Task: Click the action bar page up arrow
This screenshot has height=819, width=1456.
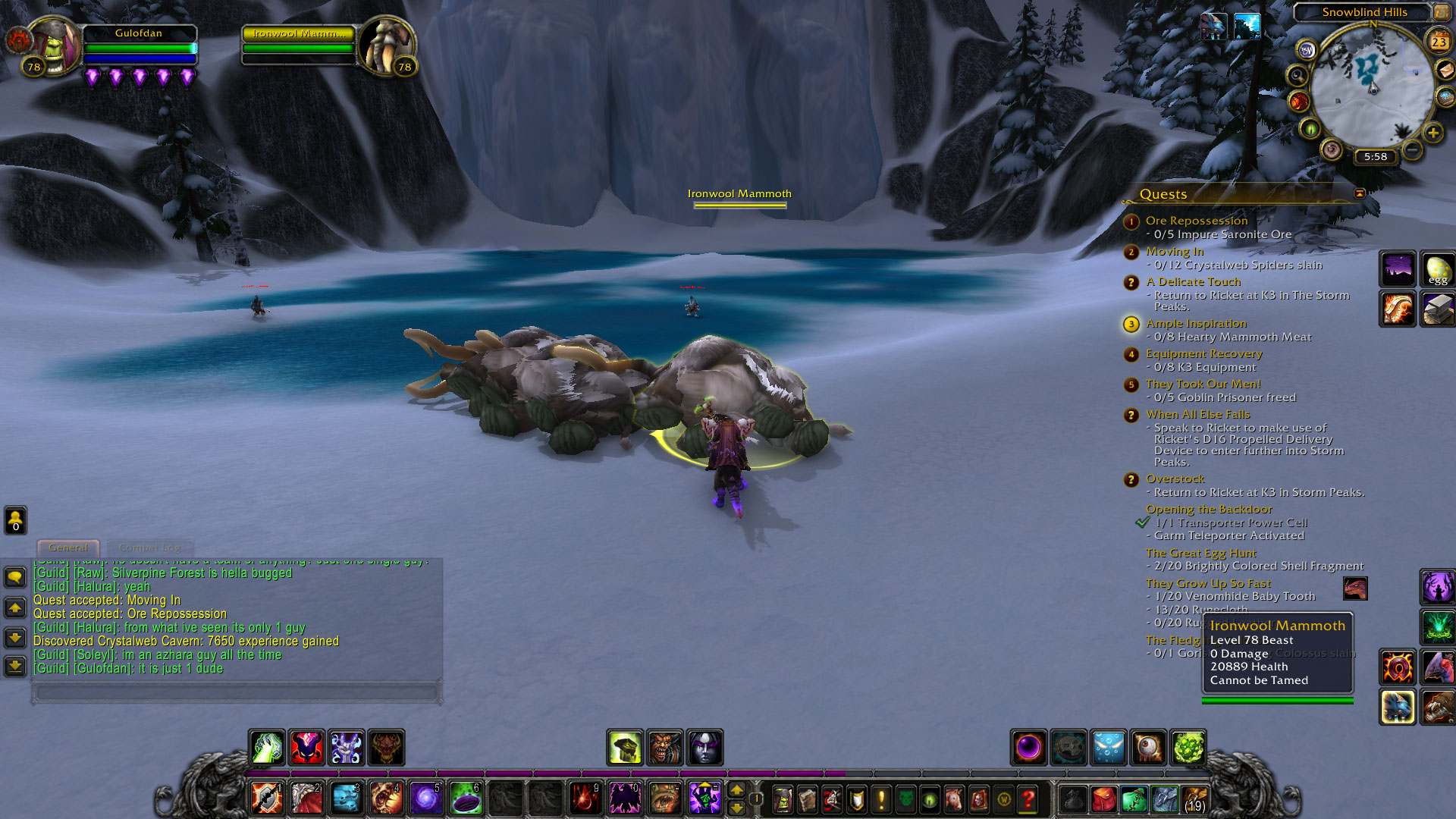Action: [x=736, y=790]
